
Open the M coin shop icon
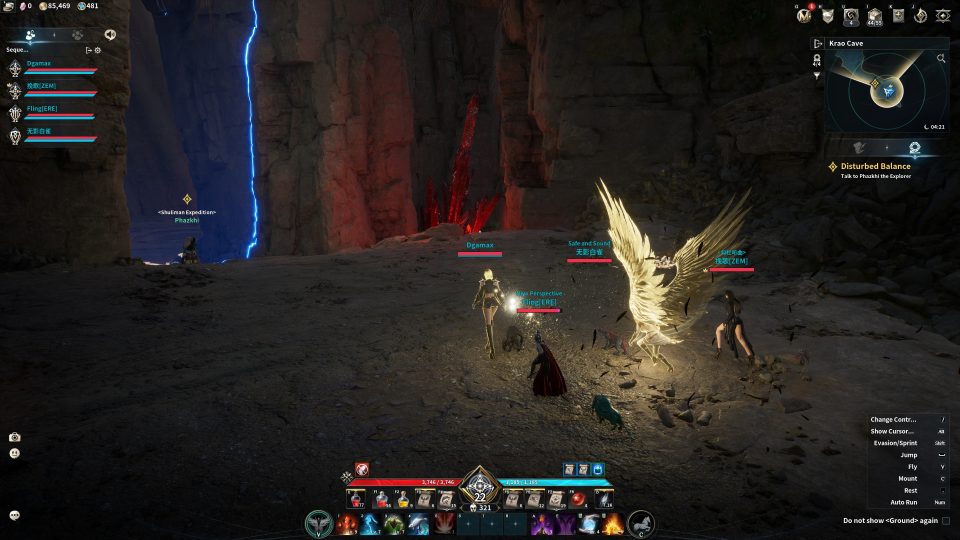802,16
